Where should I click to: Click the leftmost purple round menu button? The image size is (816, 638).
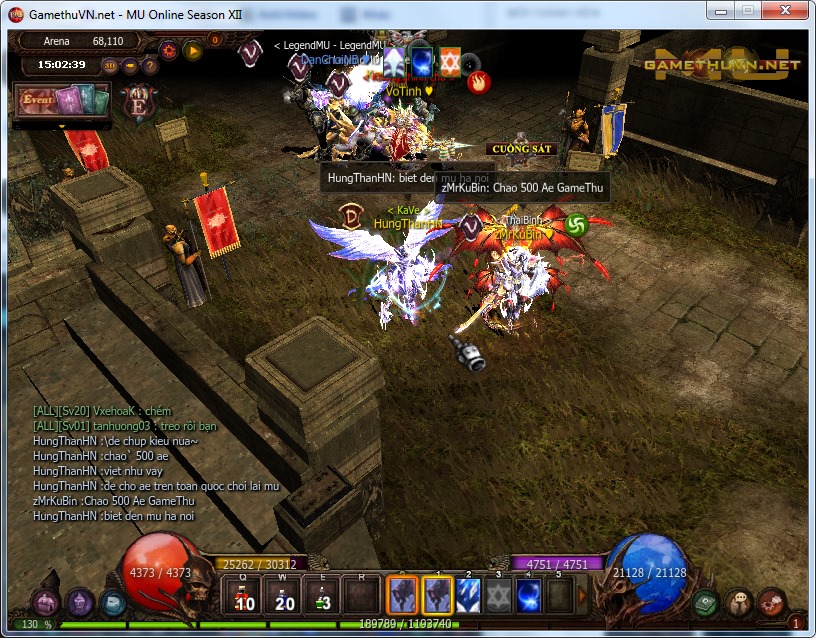click(46, 602)
